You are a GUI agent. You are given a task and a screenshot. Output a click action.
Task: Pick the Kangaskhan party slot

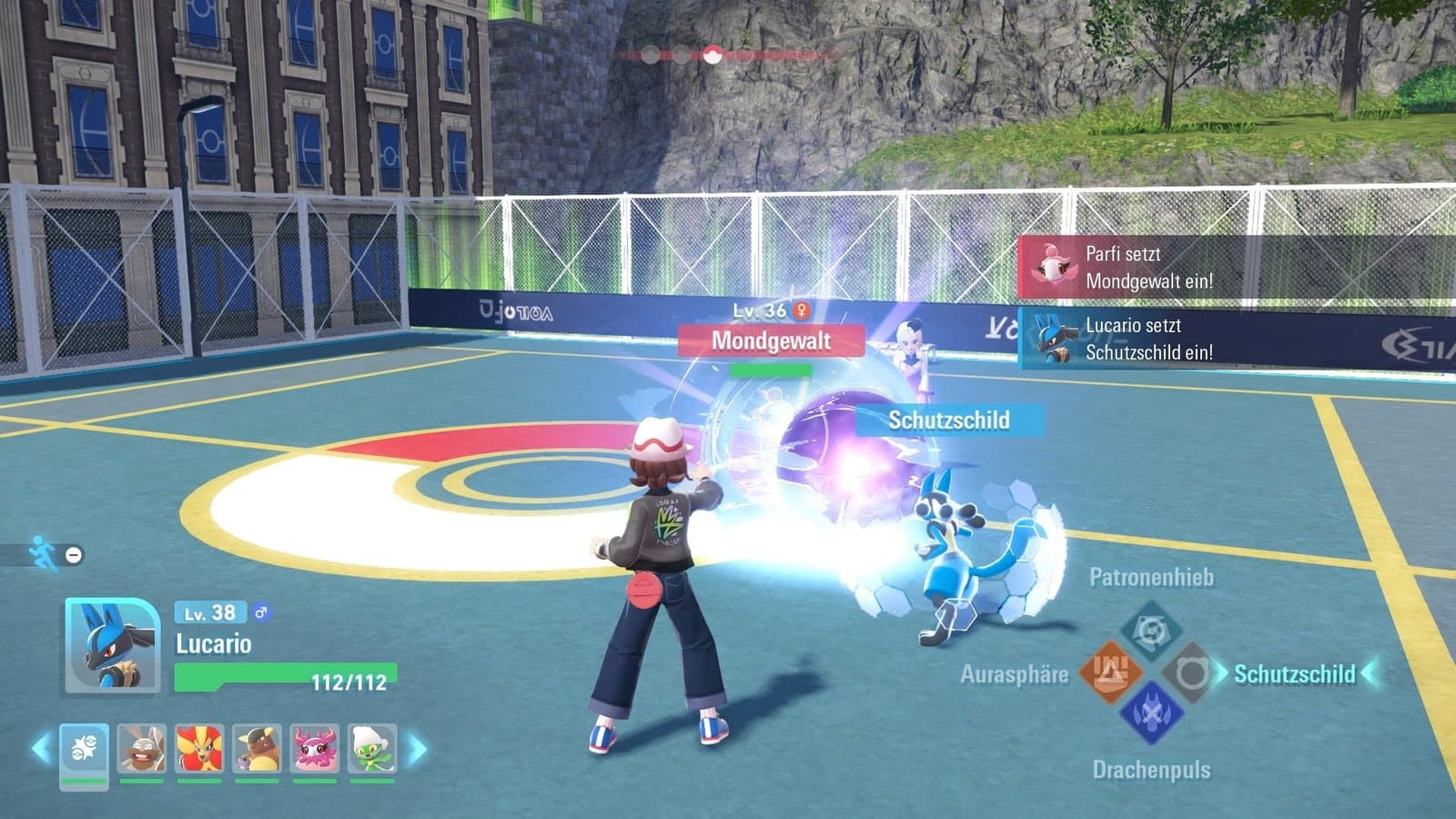point(258,750)
